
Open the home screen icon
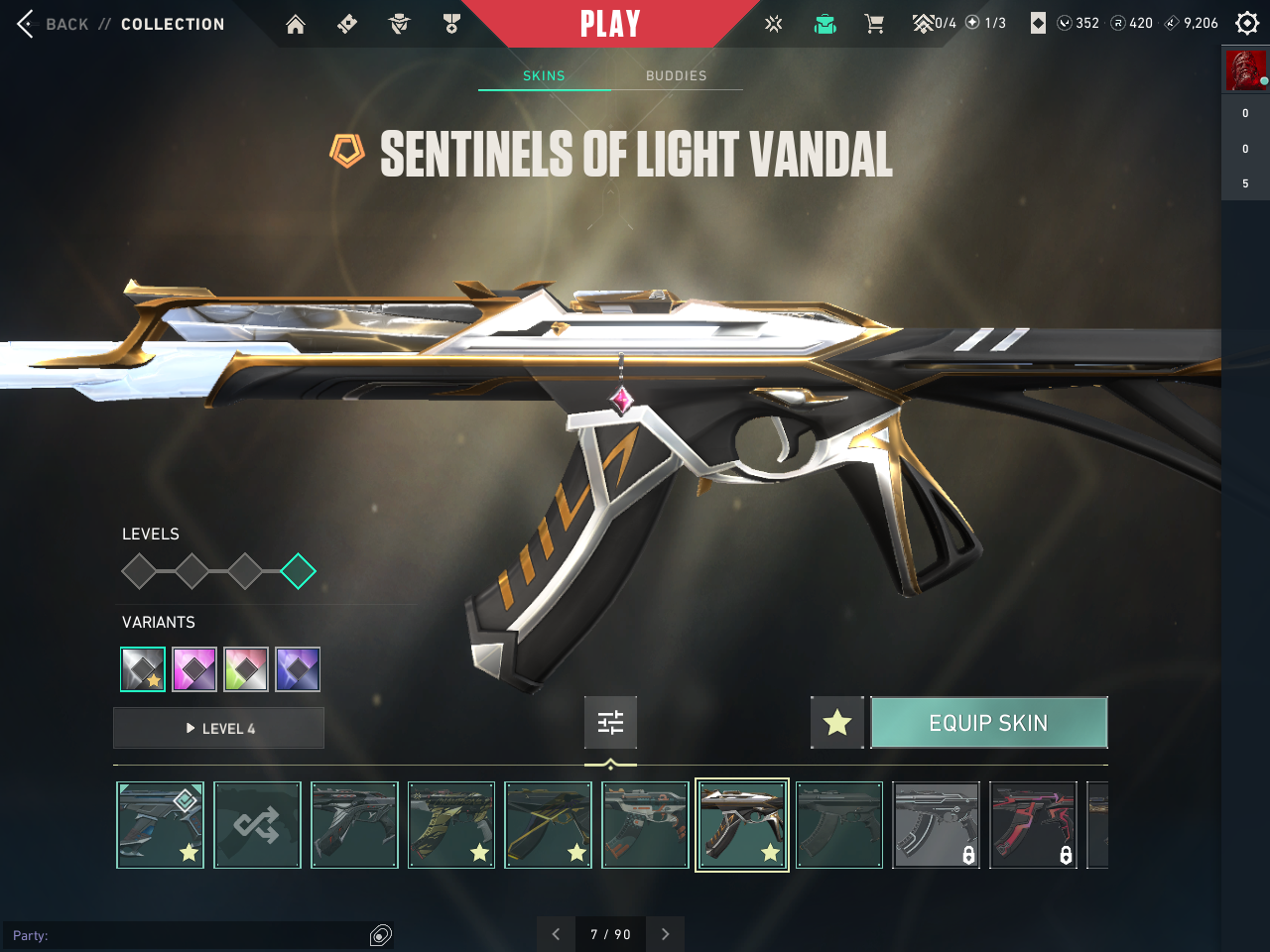[x=296, y=25]
